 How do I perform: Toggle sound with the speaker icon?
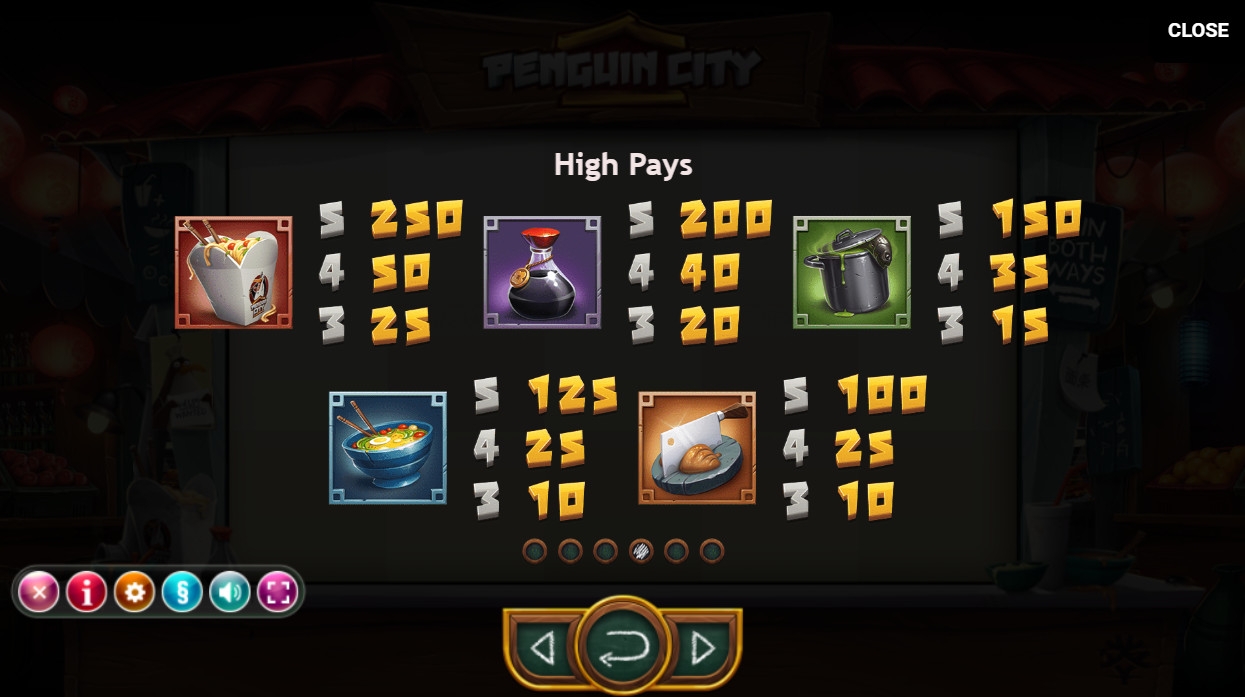(x=229, y=593)
